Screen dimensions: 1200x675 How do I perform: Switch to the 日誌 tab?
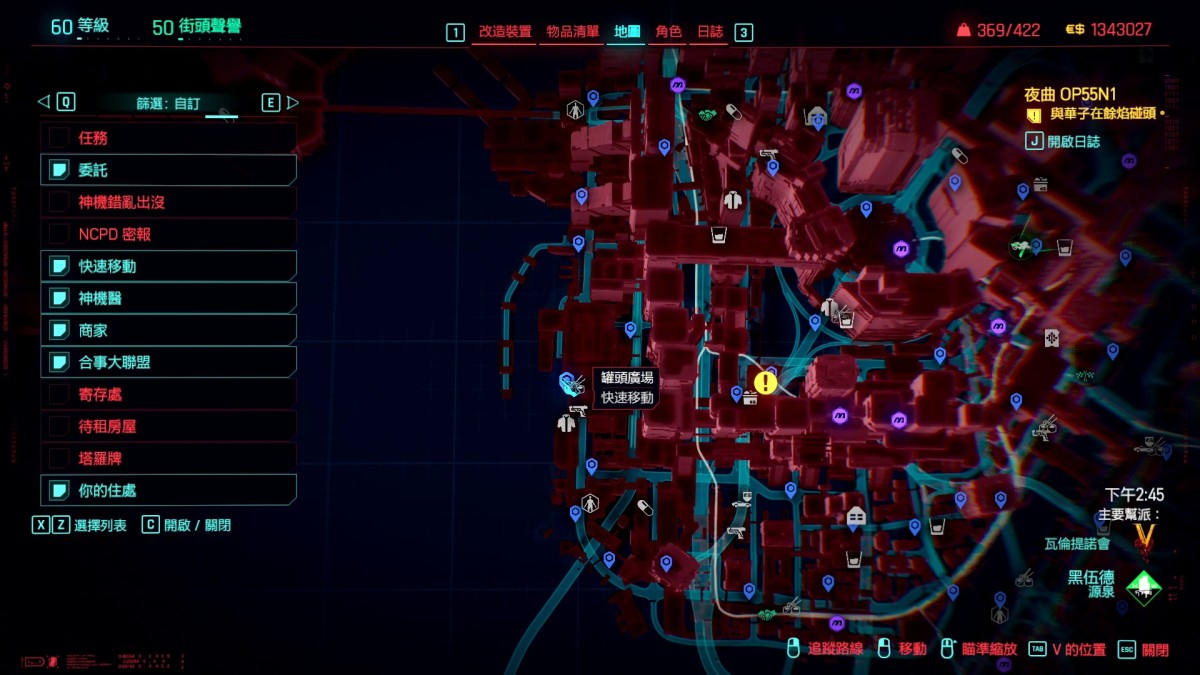710,32
